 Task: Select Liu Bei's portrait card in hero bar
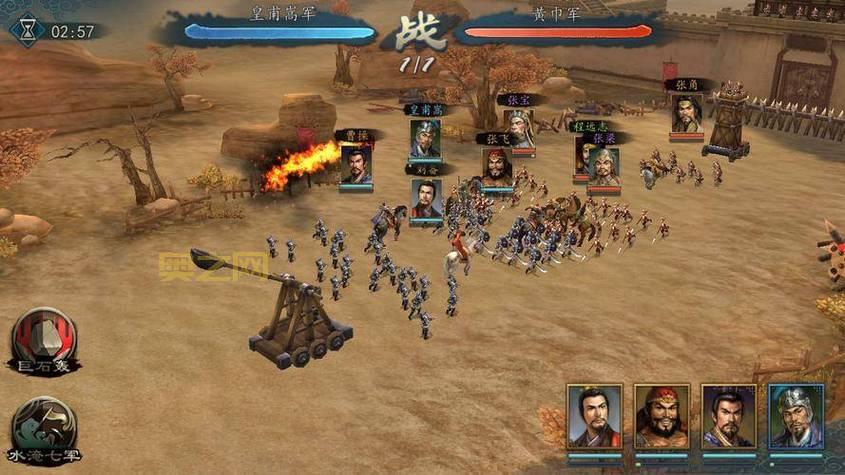pyautogui.click(x=595, y=415)
